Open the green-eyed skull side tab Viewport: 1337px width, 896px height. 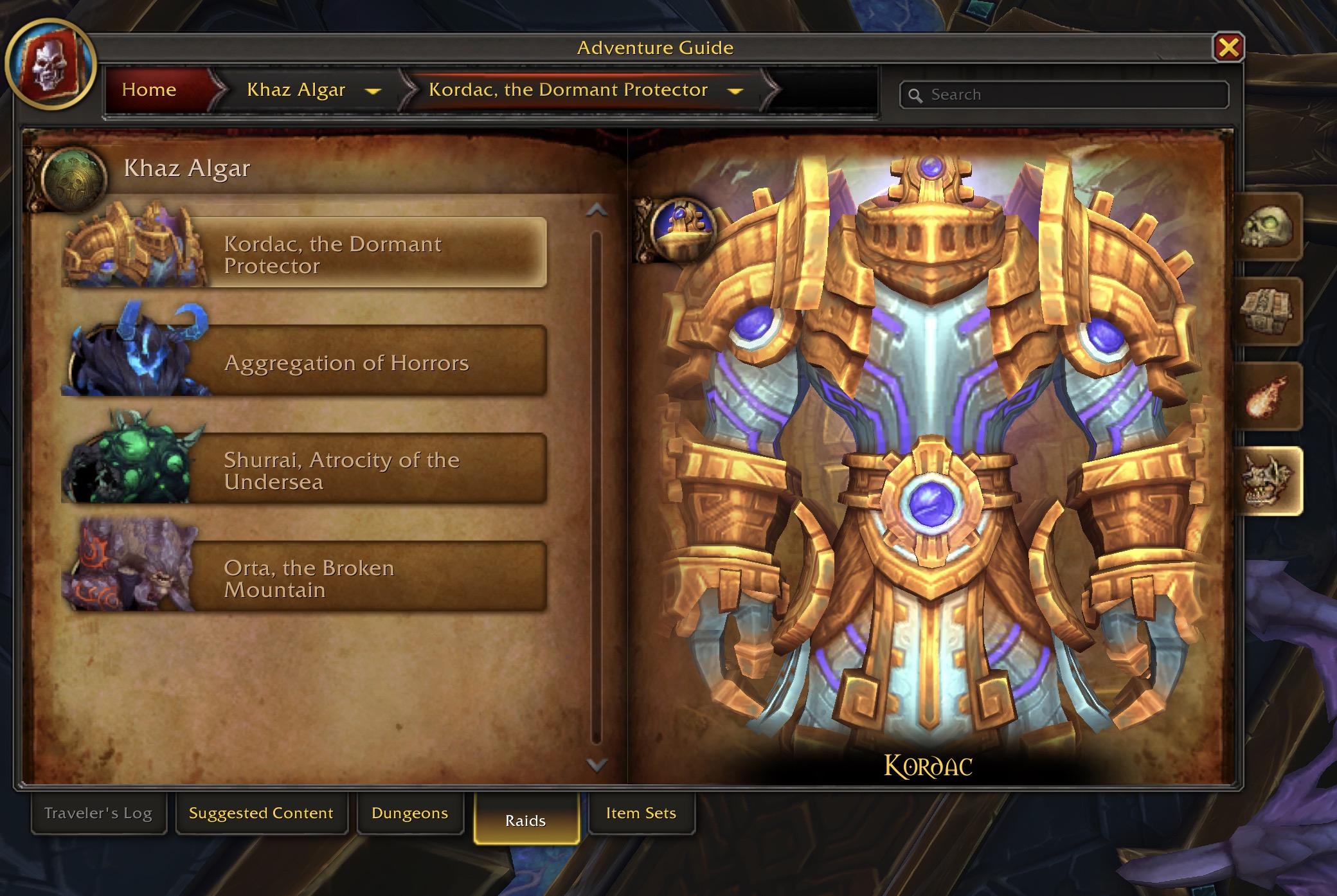1267,227
